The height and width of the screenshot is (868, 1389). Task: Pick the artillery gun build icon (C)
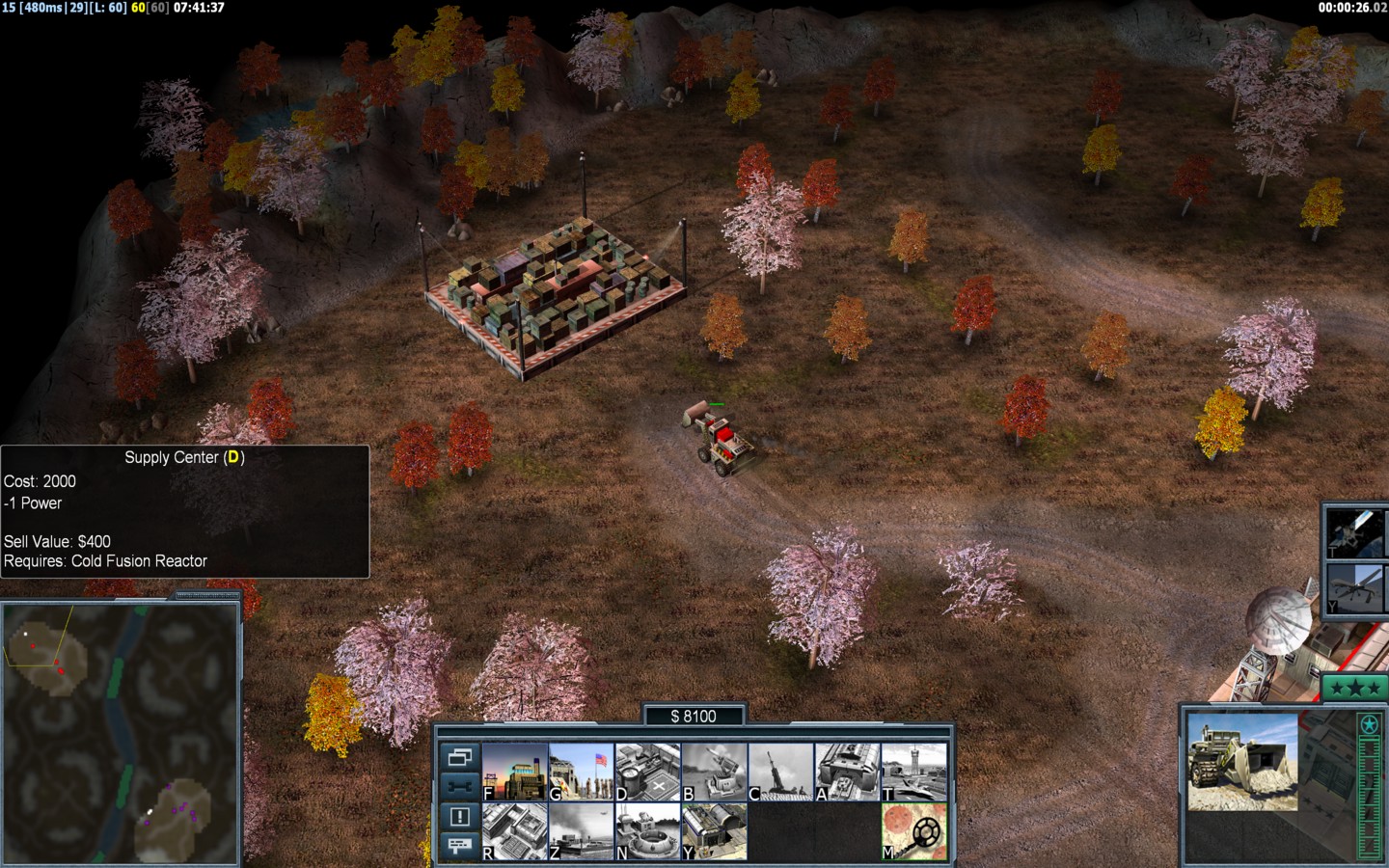(781, 772)
